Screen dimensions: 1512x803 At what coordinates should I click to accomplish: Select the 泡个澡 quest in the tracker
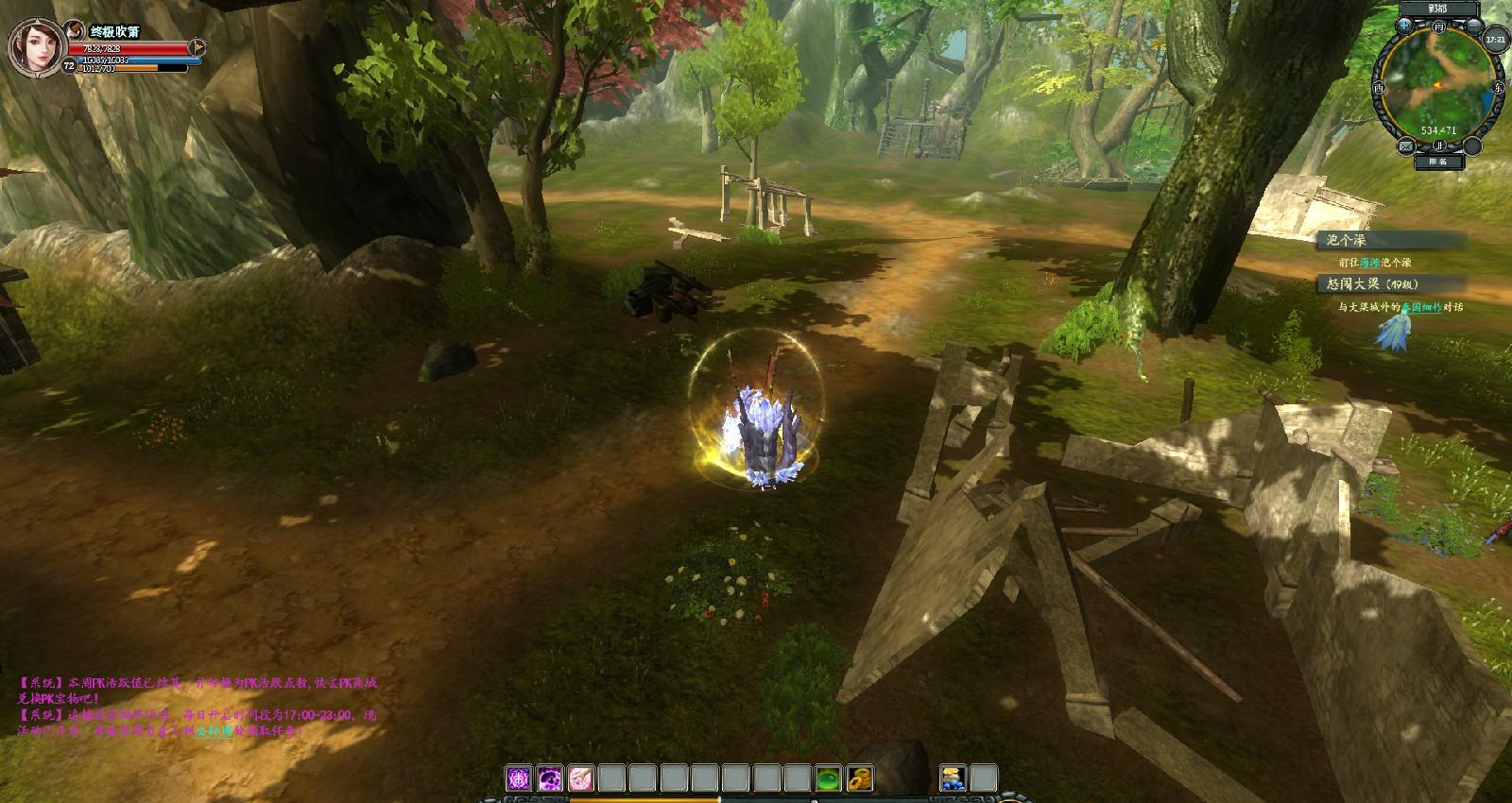[x=1346, y=241]
